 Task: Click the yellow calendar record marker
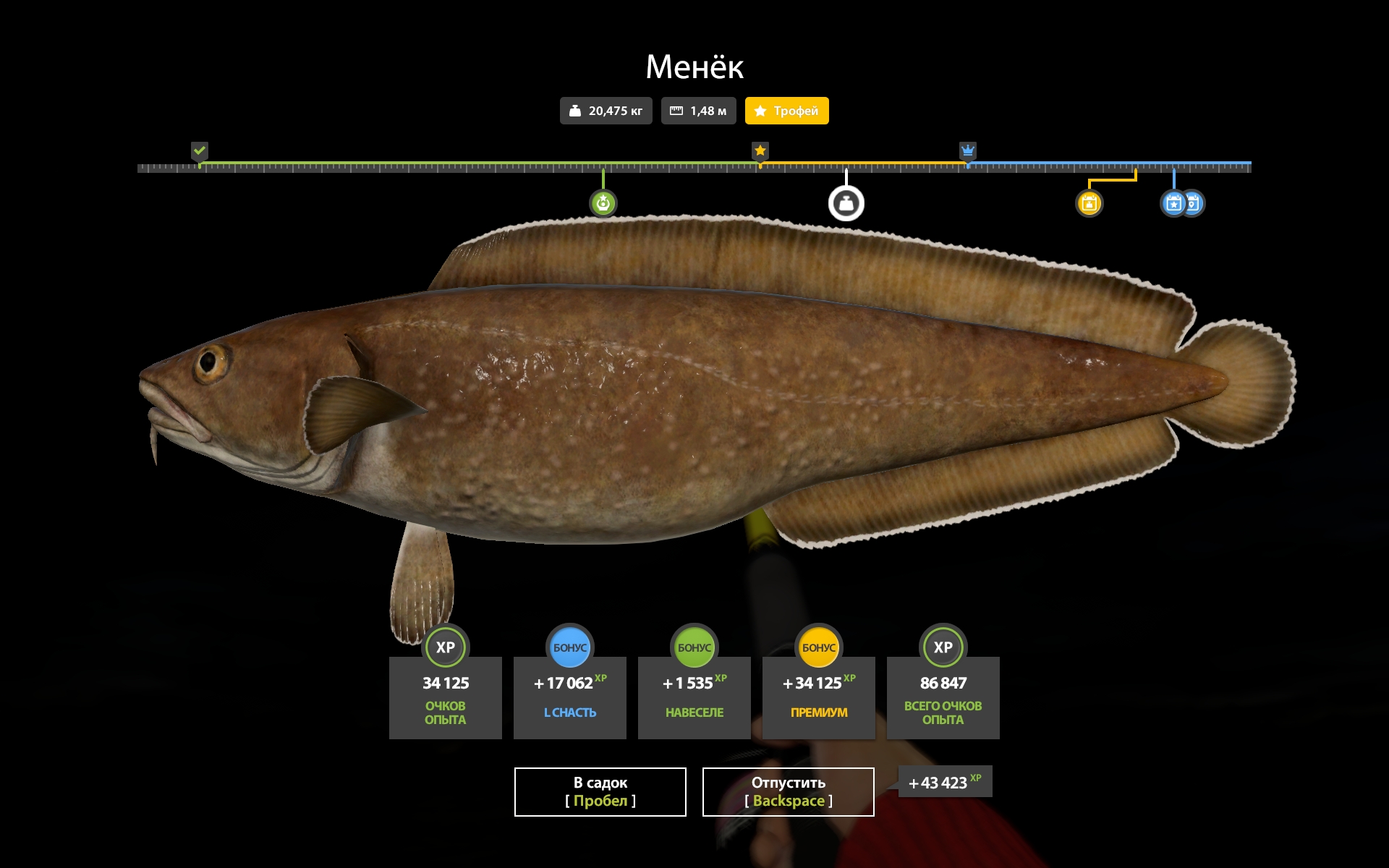pyautogui.click(x=1089, y=203)
